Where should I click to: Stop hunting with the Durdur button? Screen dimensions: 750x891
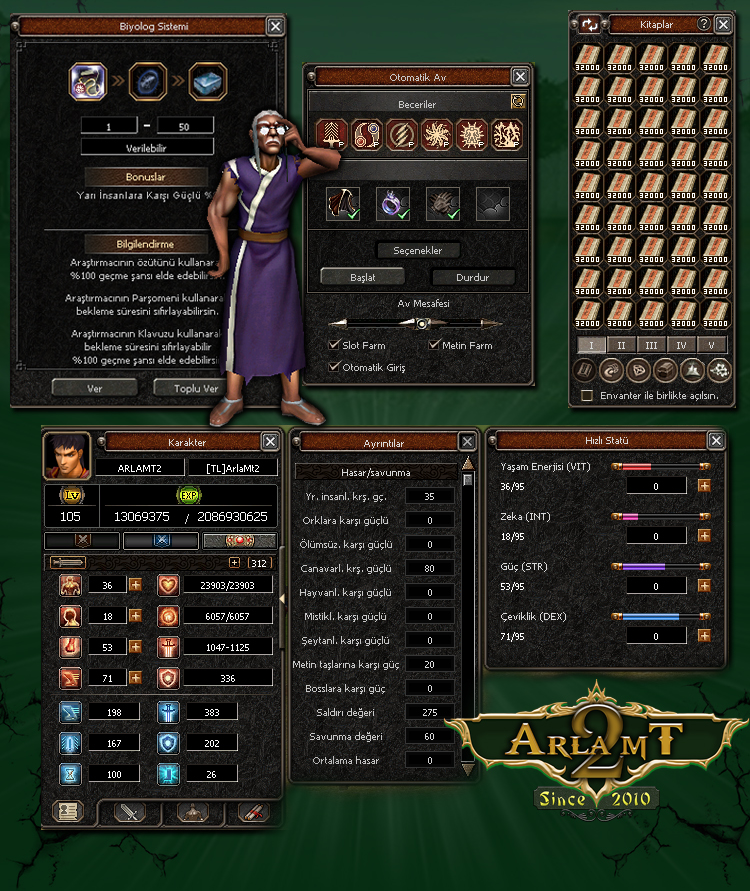click(473, 277)
